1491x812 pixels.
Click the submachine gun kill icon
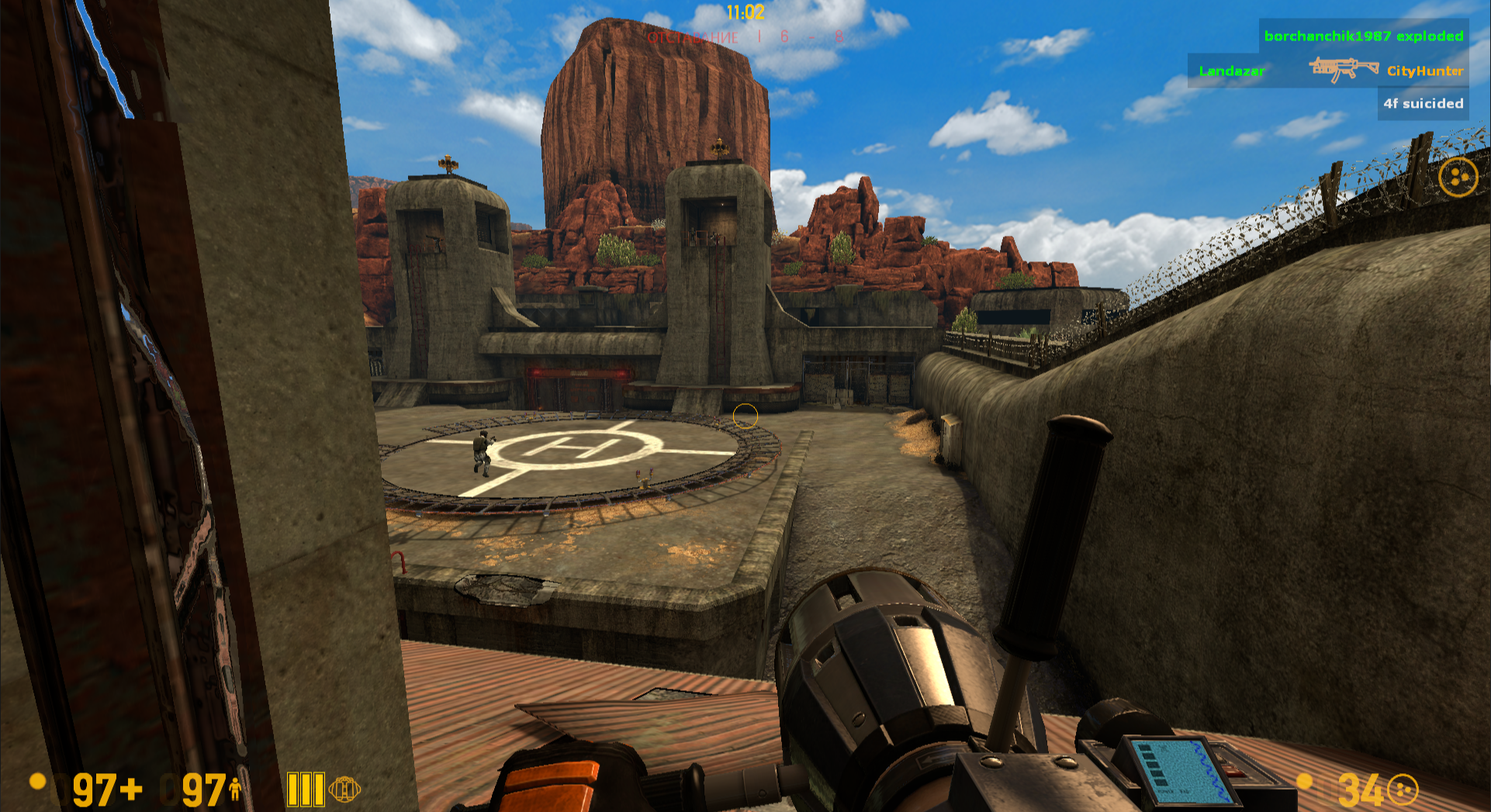pyautogui.click(x=1344, y=69)
